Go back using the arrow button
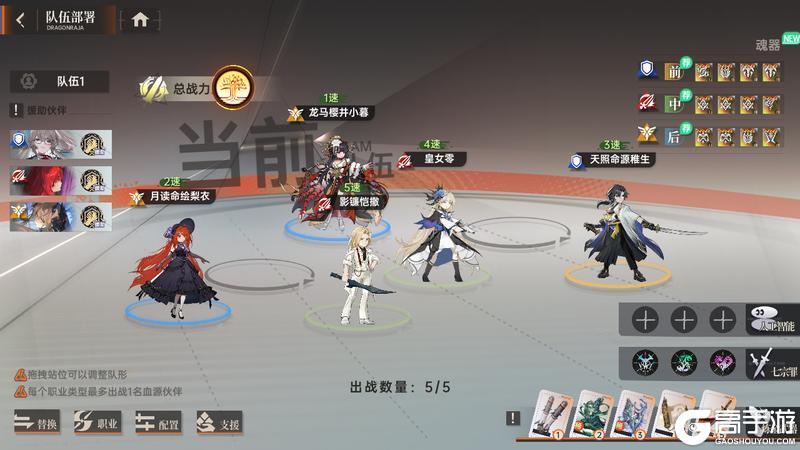Viewport: 800px width, 450px height. pyautogui.click(x=20, y=19)
